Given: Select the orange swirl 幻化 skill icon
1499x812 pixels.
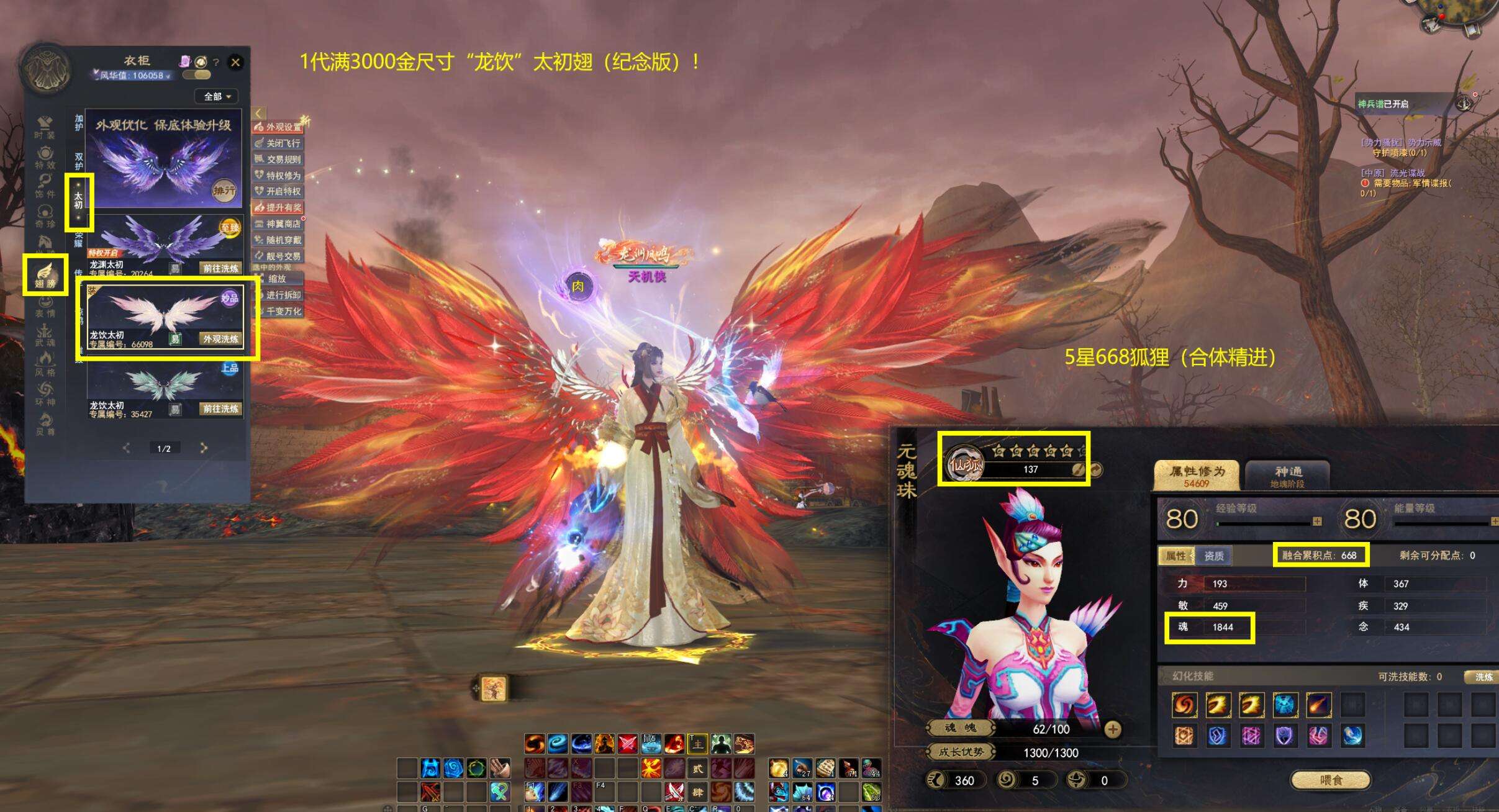Looking at the screenshot, I should (x=1184, y=705).
